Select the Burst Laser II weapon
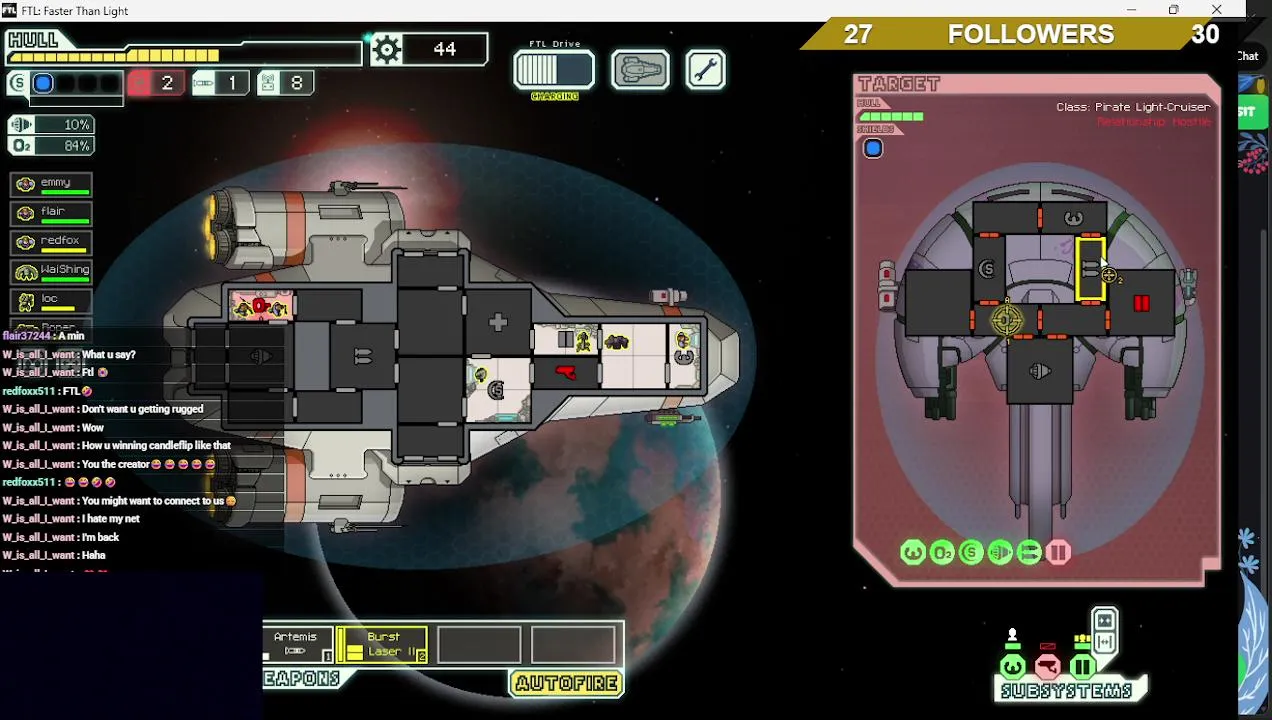Screen dimensions: 1272x720 [383, 645]
